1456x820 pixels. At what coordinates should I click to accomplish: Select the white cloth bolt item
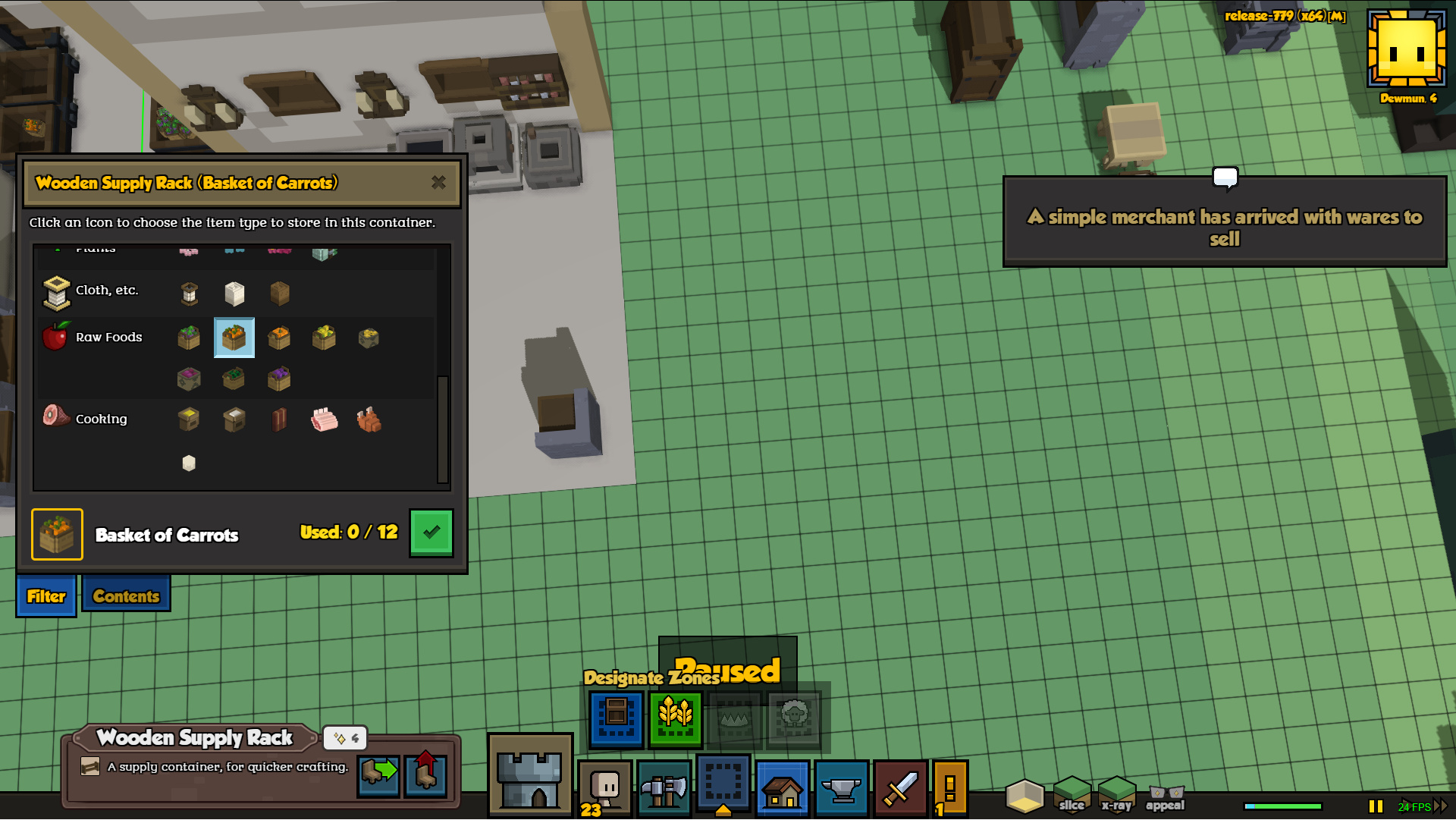click(x=234, y=294)
